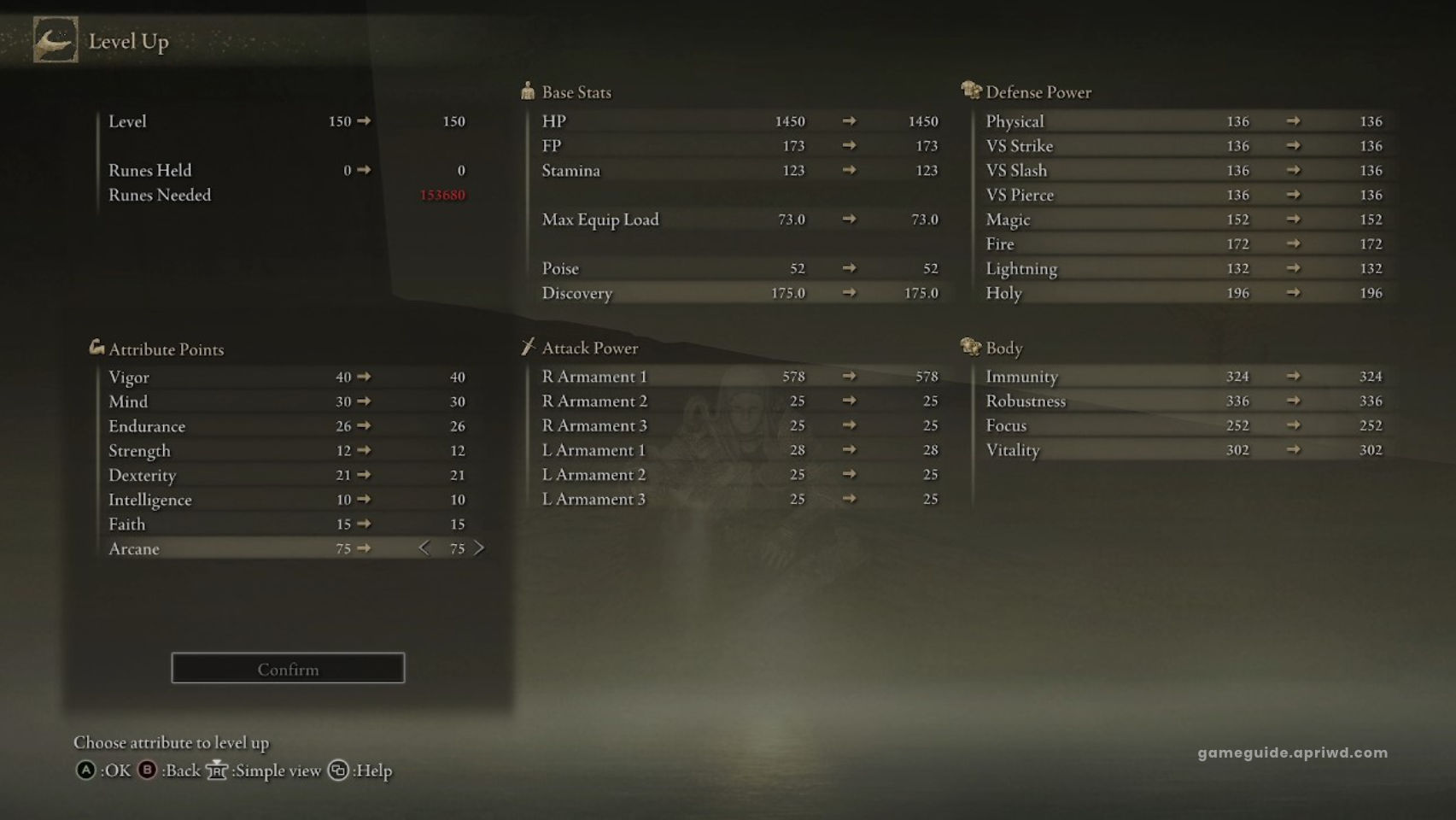Decrease Arcane with the left arrow
This screenshot has width=1456, height=820.
click(x=424, y=548)
